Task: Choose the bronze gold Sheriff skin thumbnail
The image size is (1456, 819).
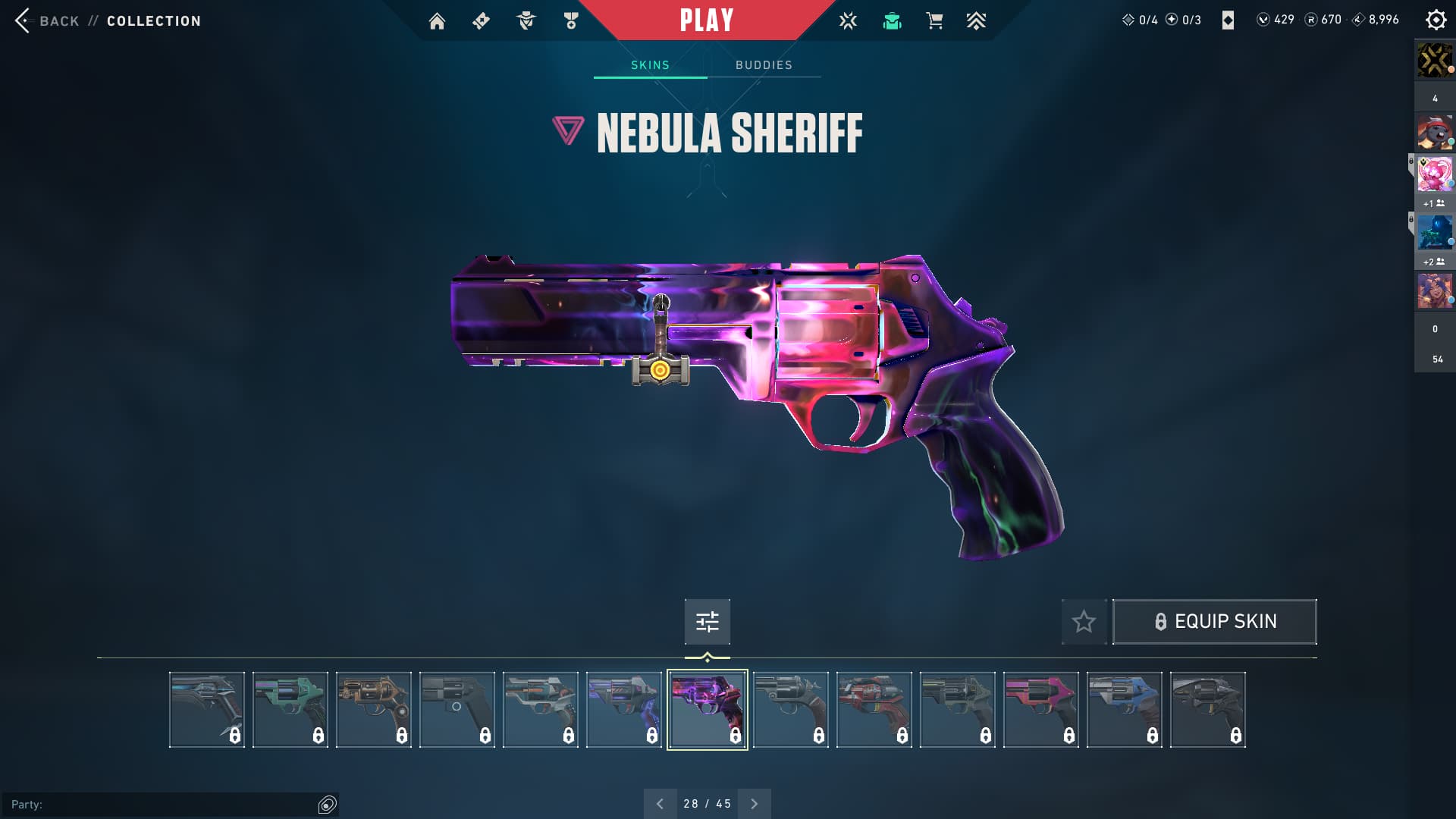Action: (373, 710)
